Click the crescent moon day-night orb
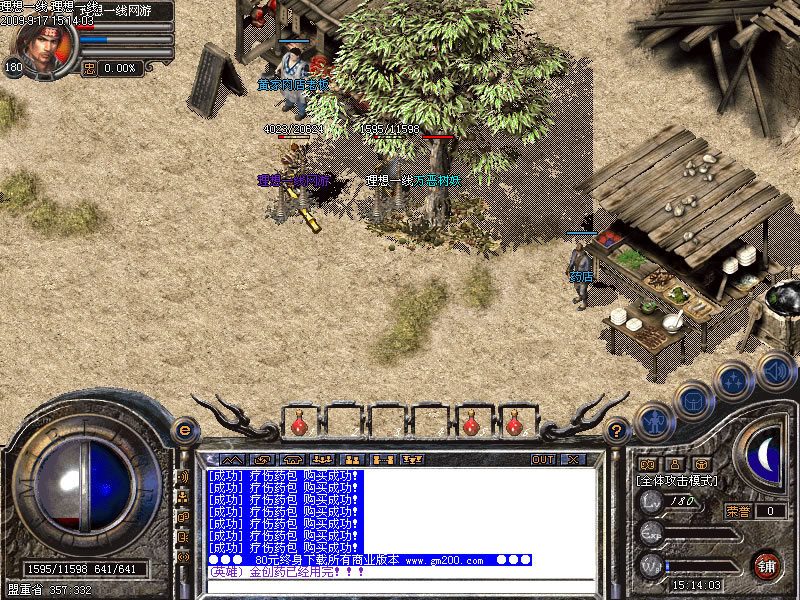This screenshot has width=800, height=600. pos(764,453)
